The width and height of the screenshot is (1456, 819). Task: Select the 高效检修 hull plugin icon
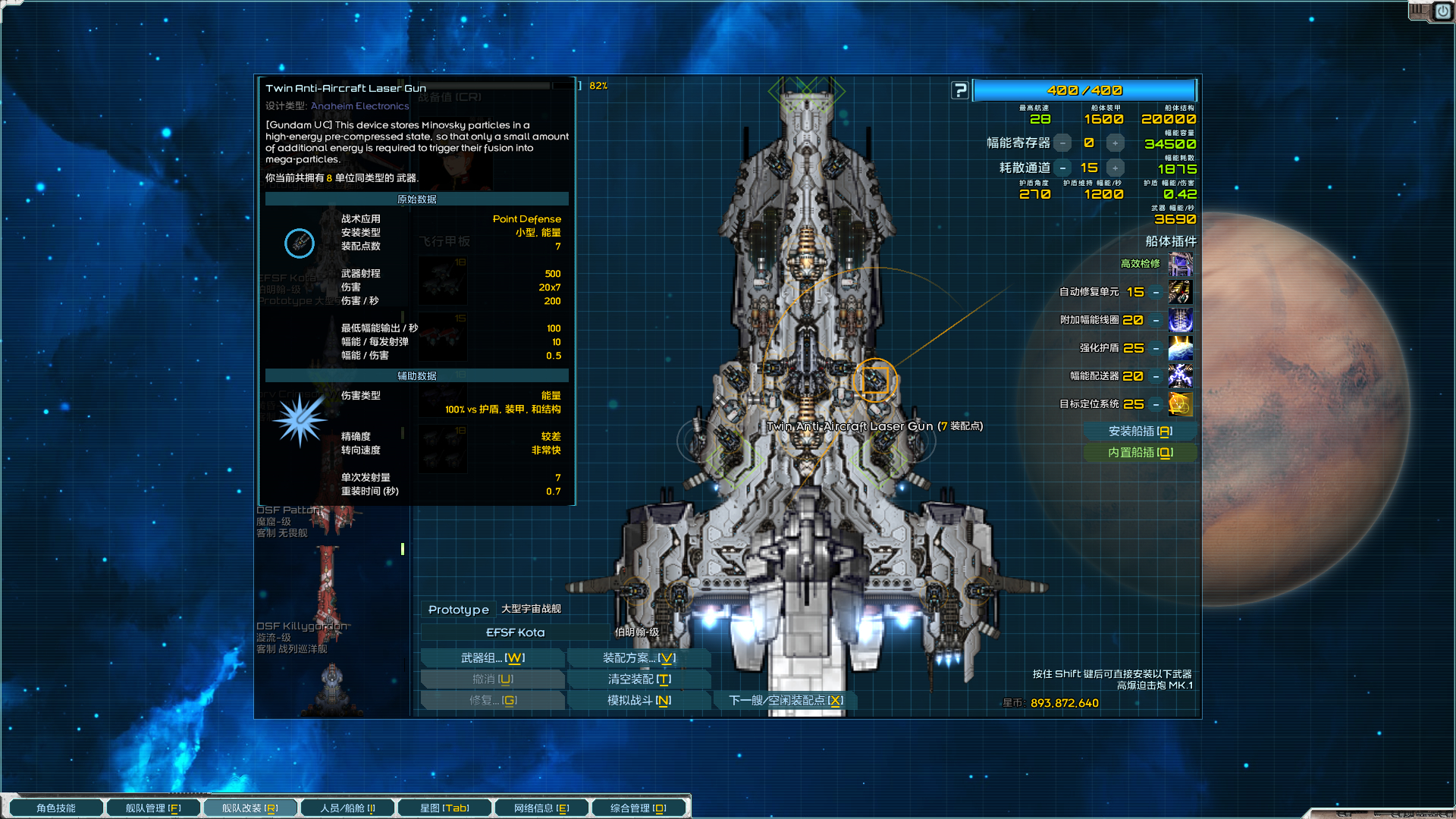point(1180,265)
